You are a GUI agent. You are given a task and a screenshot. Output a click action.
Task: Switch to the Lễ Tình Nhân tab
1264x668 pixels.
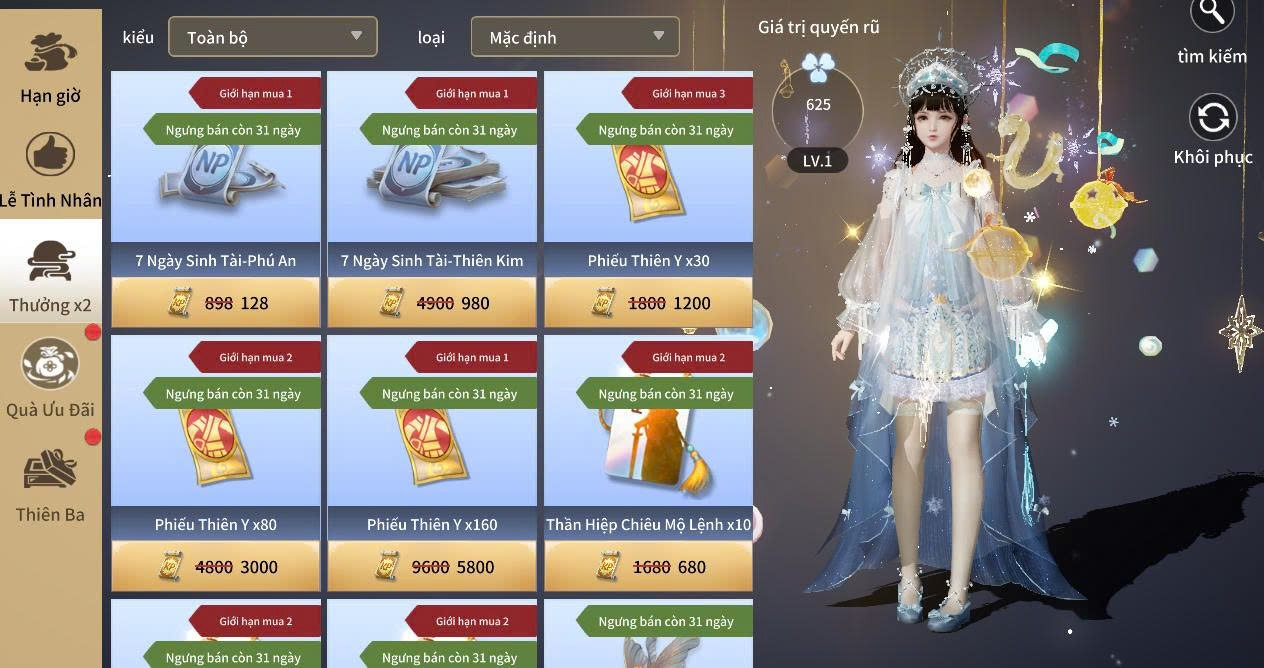click(50, 170)
